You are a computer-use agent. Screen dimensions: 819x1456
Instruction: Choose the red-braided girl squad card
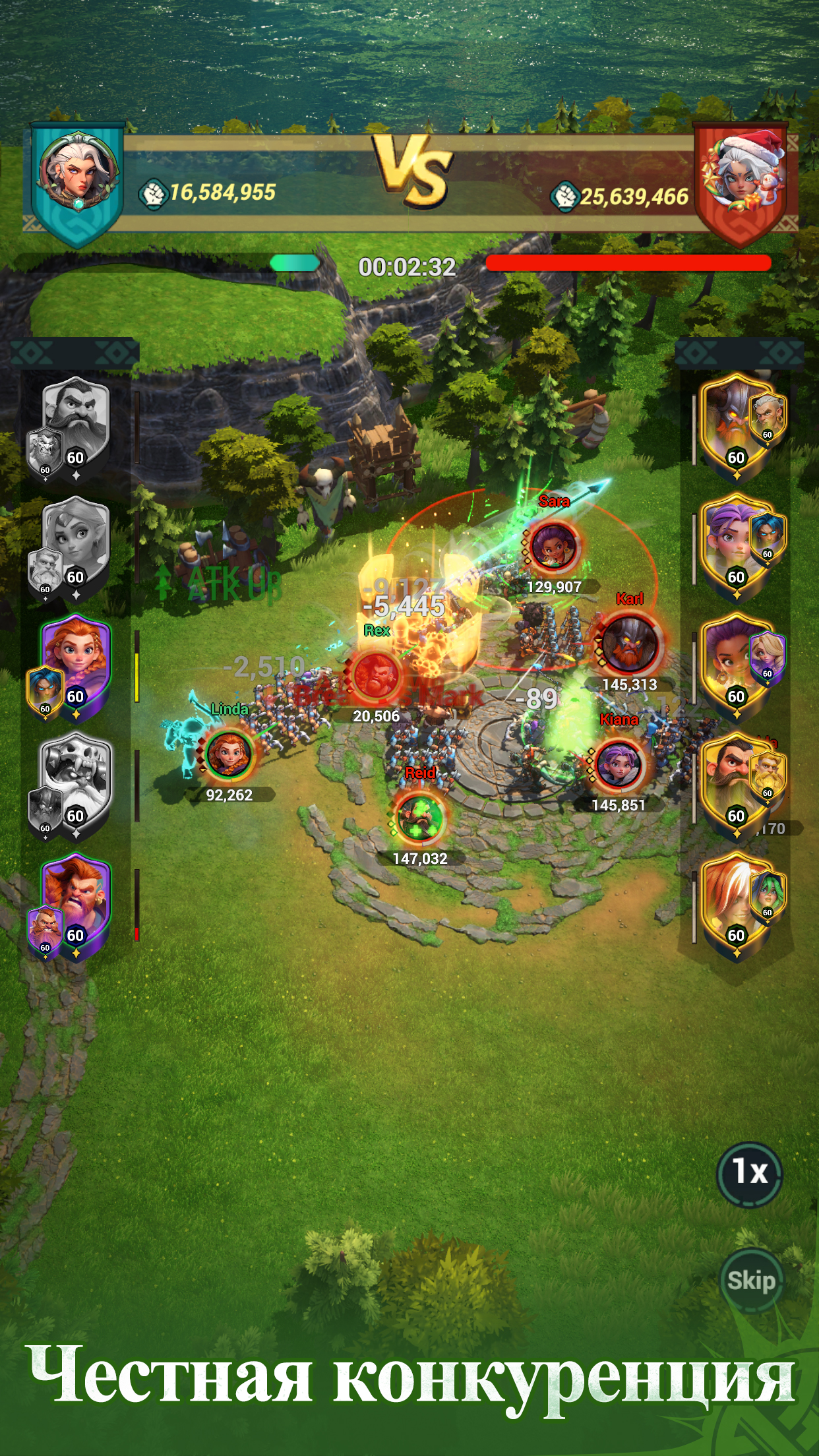(74, 665)
